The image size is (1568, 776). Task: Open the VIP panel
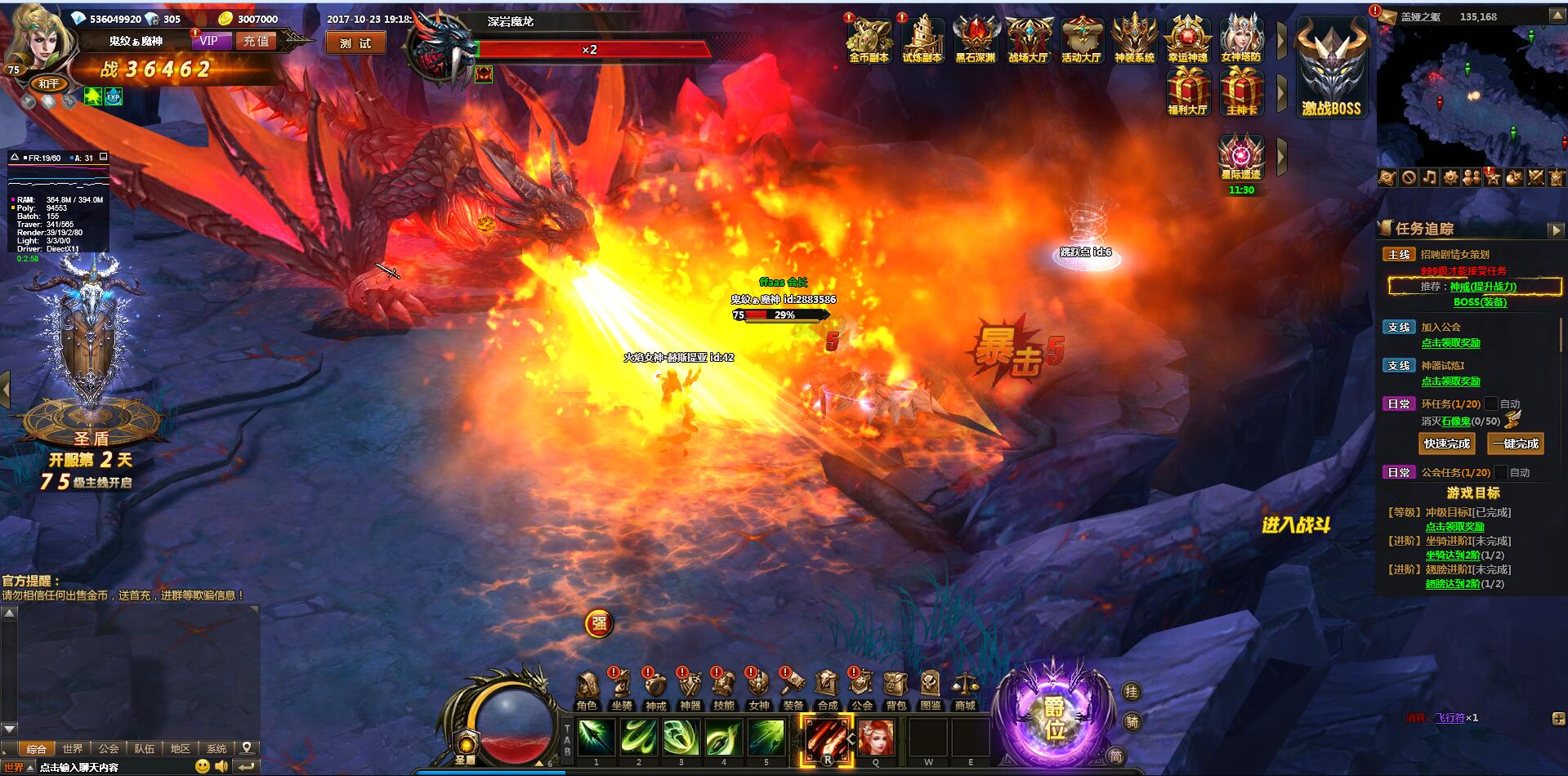click(209, 41)
